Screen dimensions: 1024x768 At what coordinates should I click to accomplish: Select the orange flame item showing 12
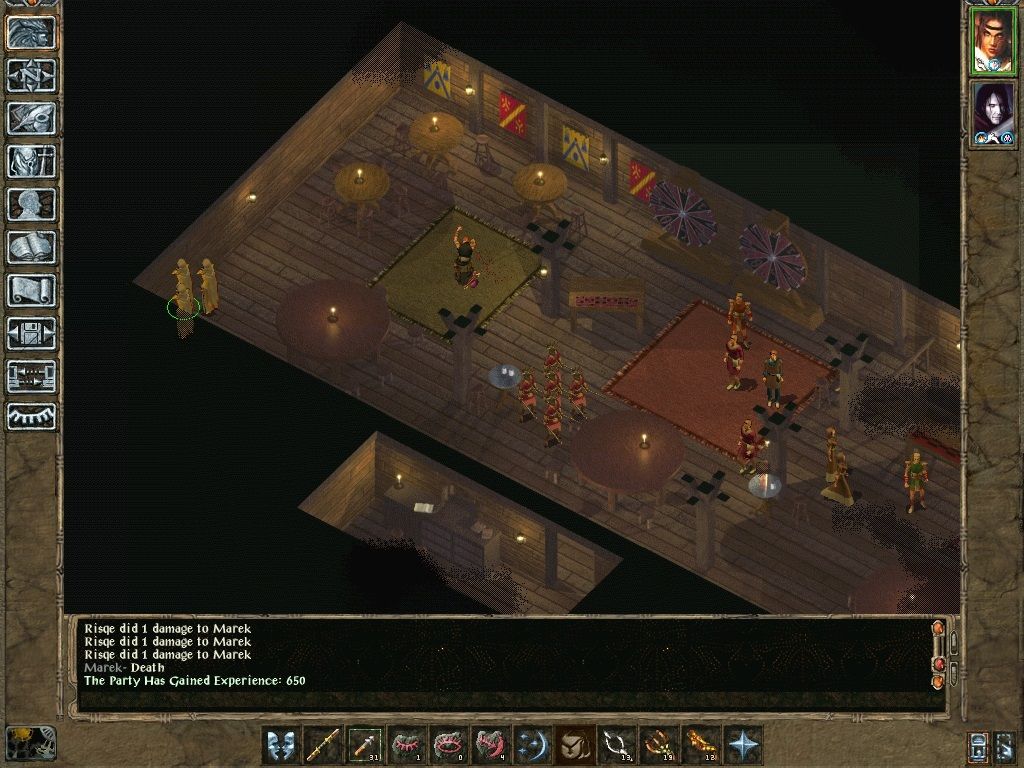coord(702,746)
